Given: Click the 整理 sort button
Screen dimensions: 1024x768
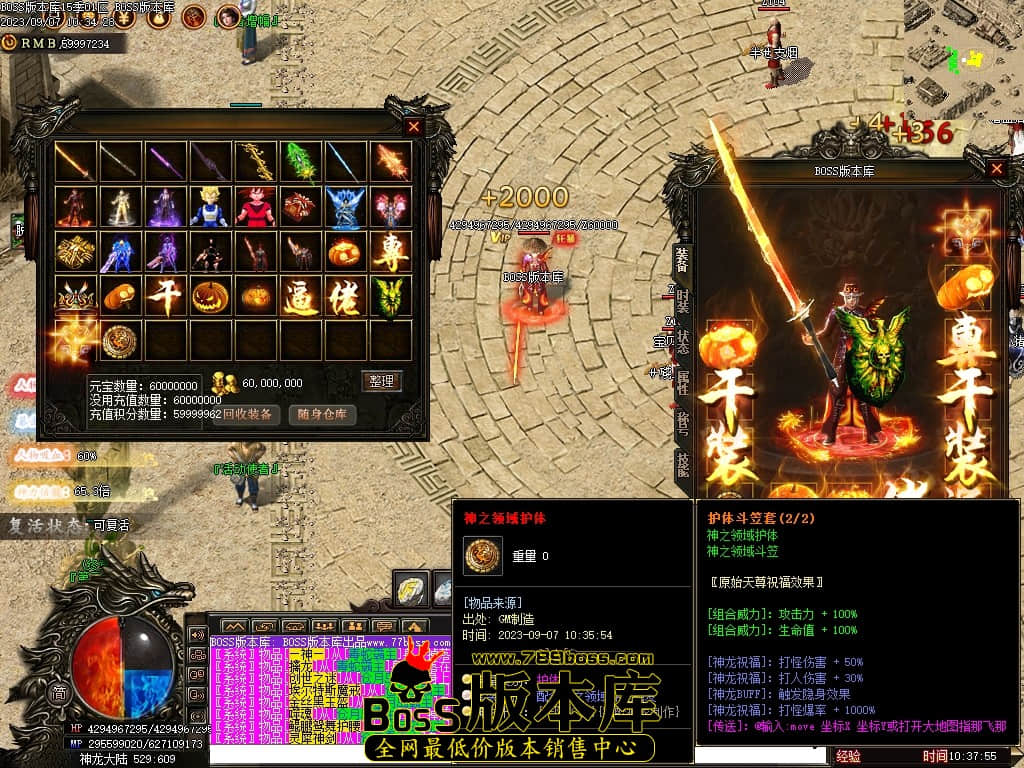Looking at the screenshot, I should pos(381,381).
